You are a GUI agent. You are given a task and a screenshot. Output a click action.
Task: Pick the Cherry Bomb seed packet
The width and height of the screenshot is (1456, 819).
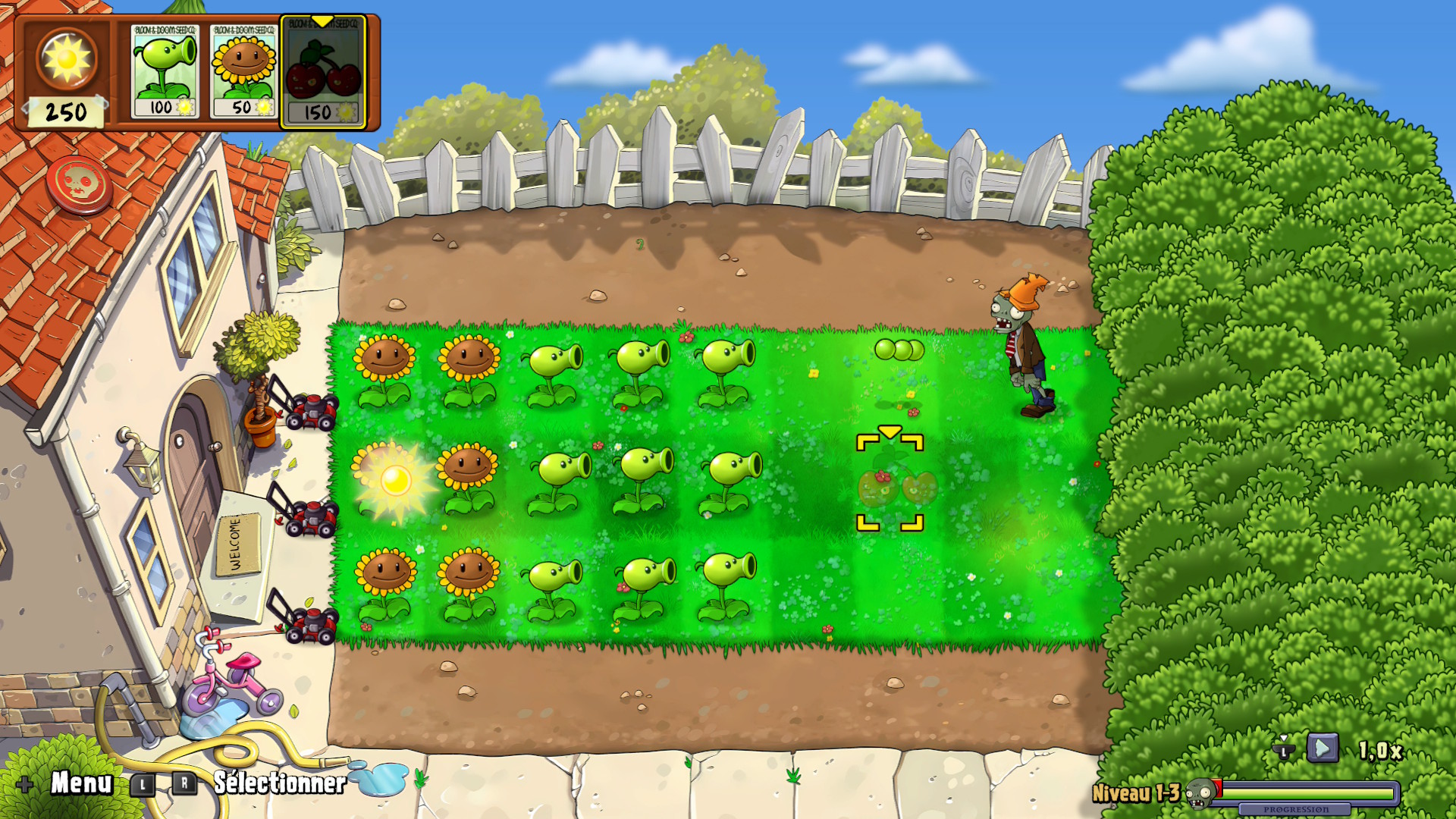324,73
